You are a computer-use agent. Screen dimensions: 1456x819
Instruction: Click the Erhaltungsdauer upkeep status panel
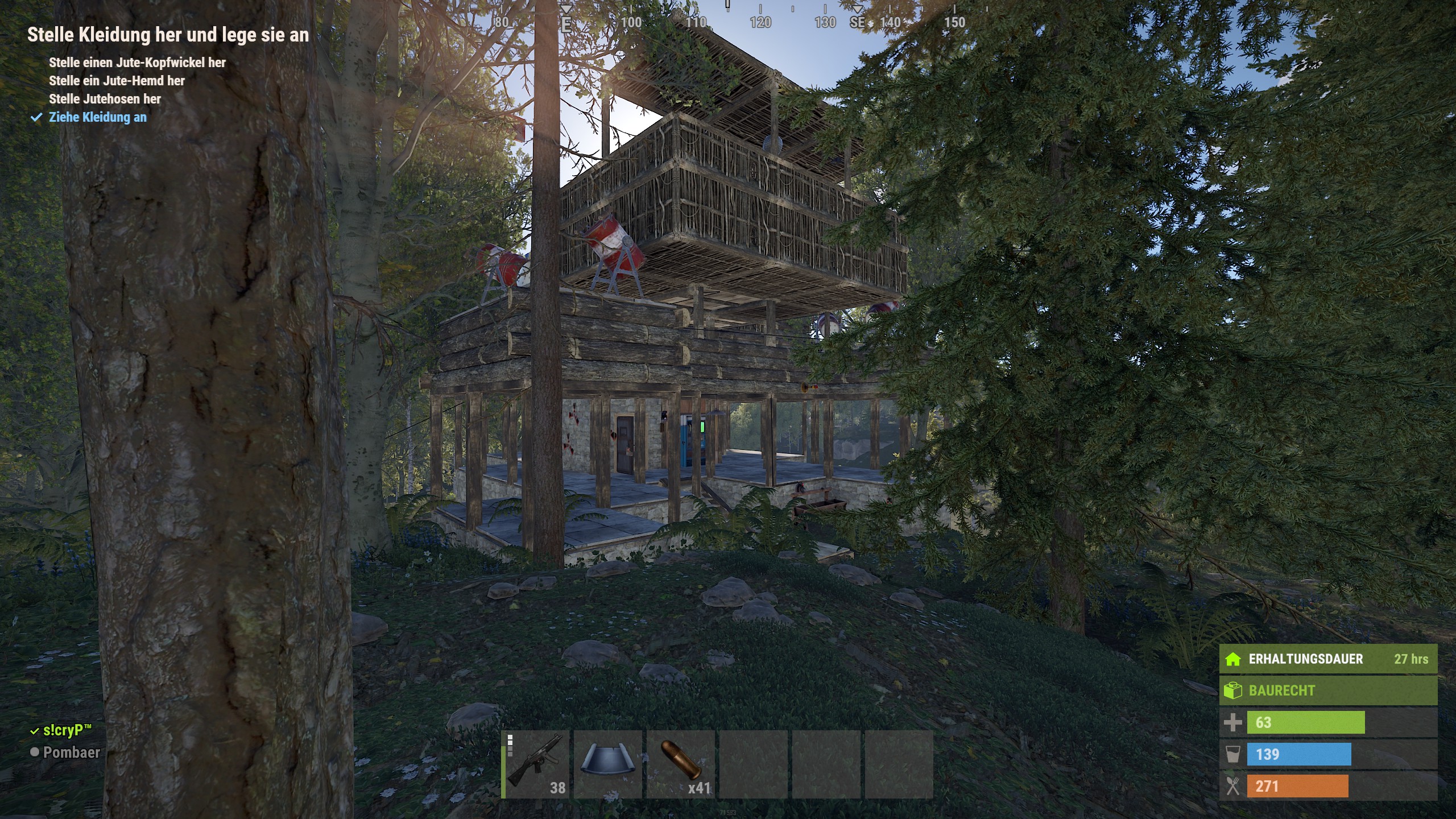coord(1327,659)
